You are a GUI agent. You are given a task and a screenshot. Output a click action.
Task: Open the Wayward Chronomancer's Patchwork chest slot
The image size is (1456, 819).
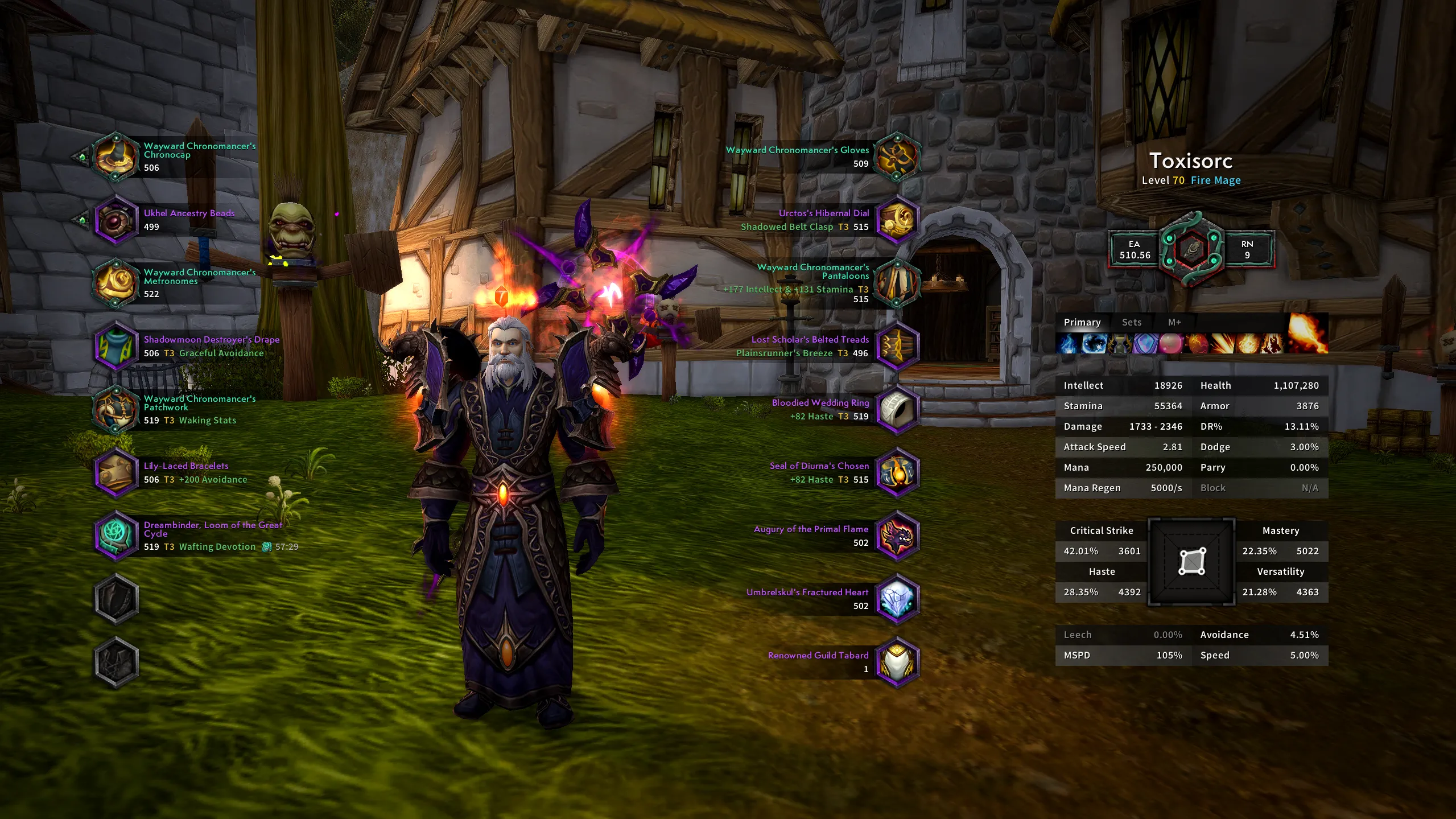click(116, 409)
